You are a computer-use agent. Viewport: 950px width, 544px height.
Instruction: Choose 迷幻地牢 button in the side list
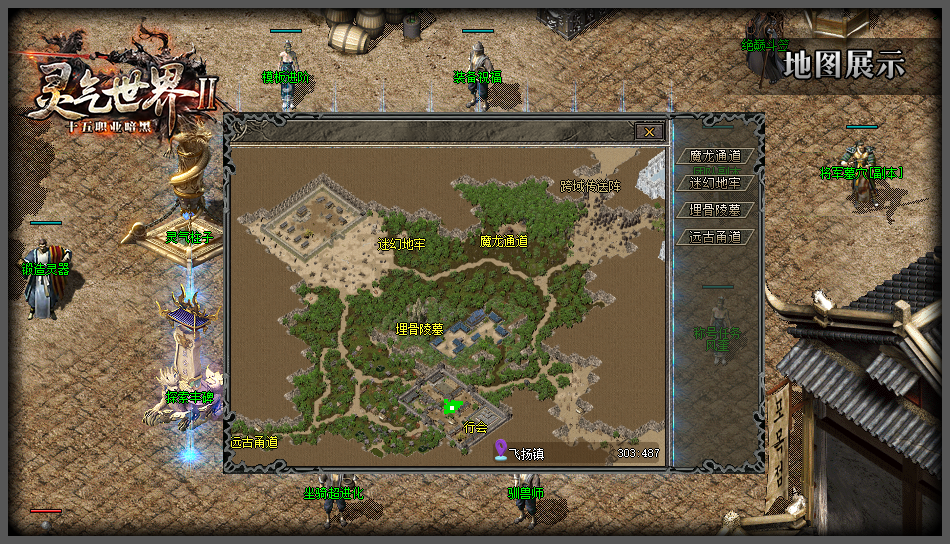[x=715, y=183]
